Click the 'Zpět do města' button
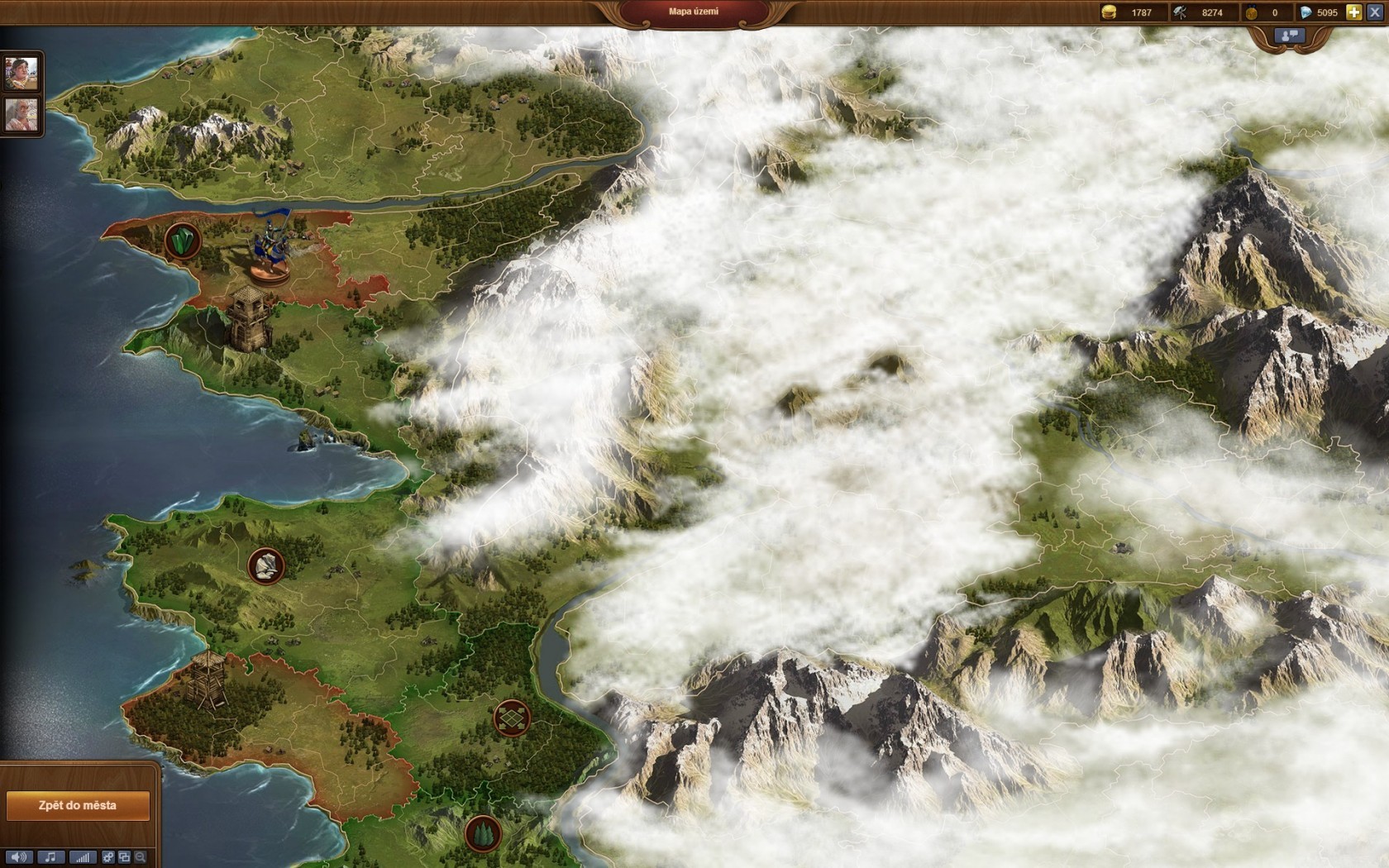This screenshot has height=868, width=1389. coord(78,805)
